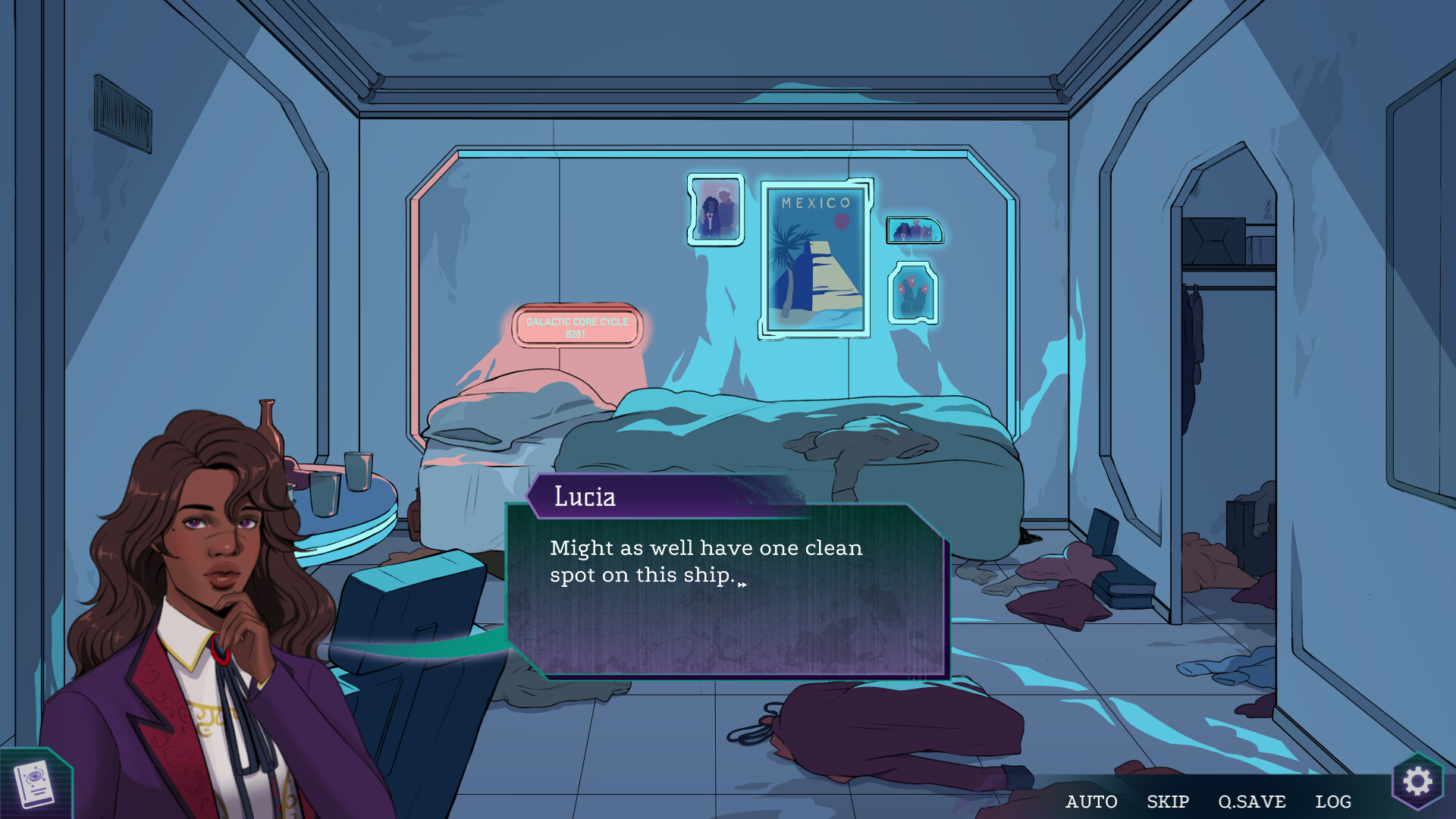Enable SKIP to fast-forward text

[x=1166, y=801]
